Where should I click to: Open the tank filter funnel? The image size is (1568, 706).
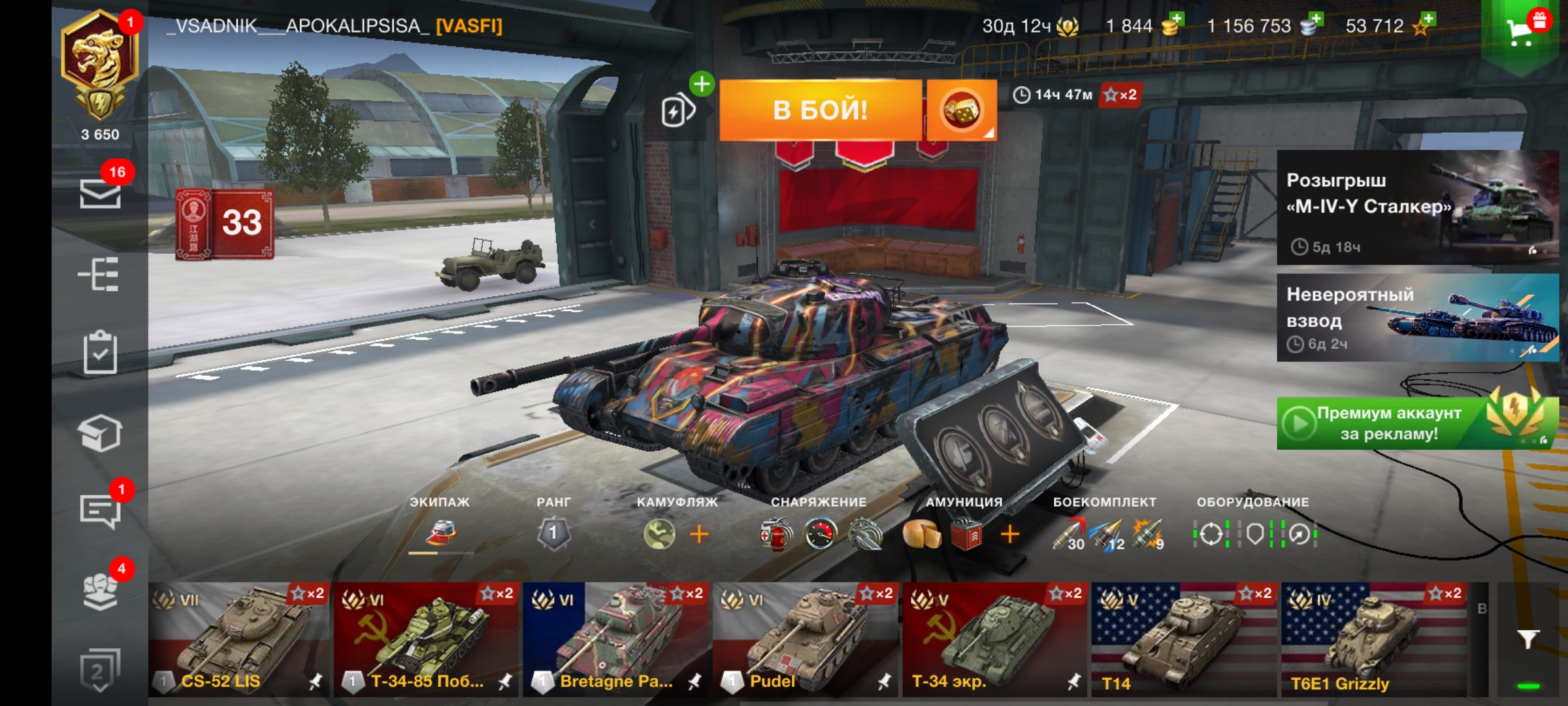(1528, 639)
